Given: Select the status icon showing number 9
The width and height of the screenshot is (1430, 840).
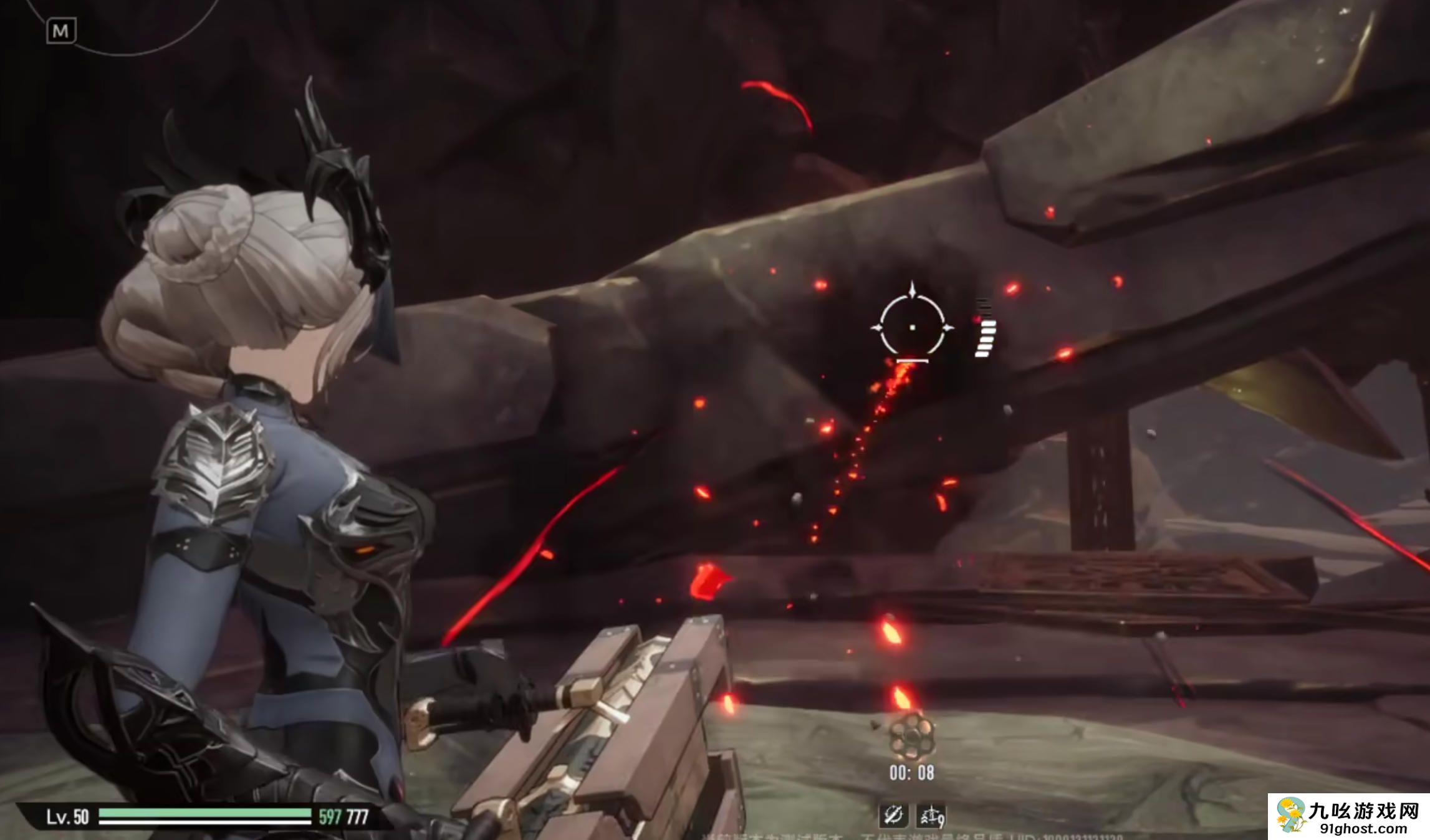Looking at the screenshot, I should pyautogui.click(x=932, y=815).
